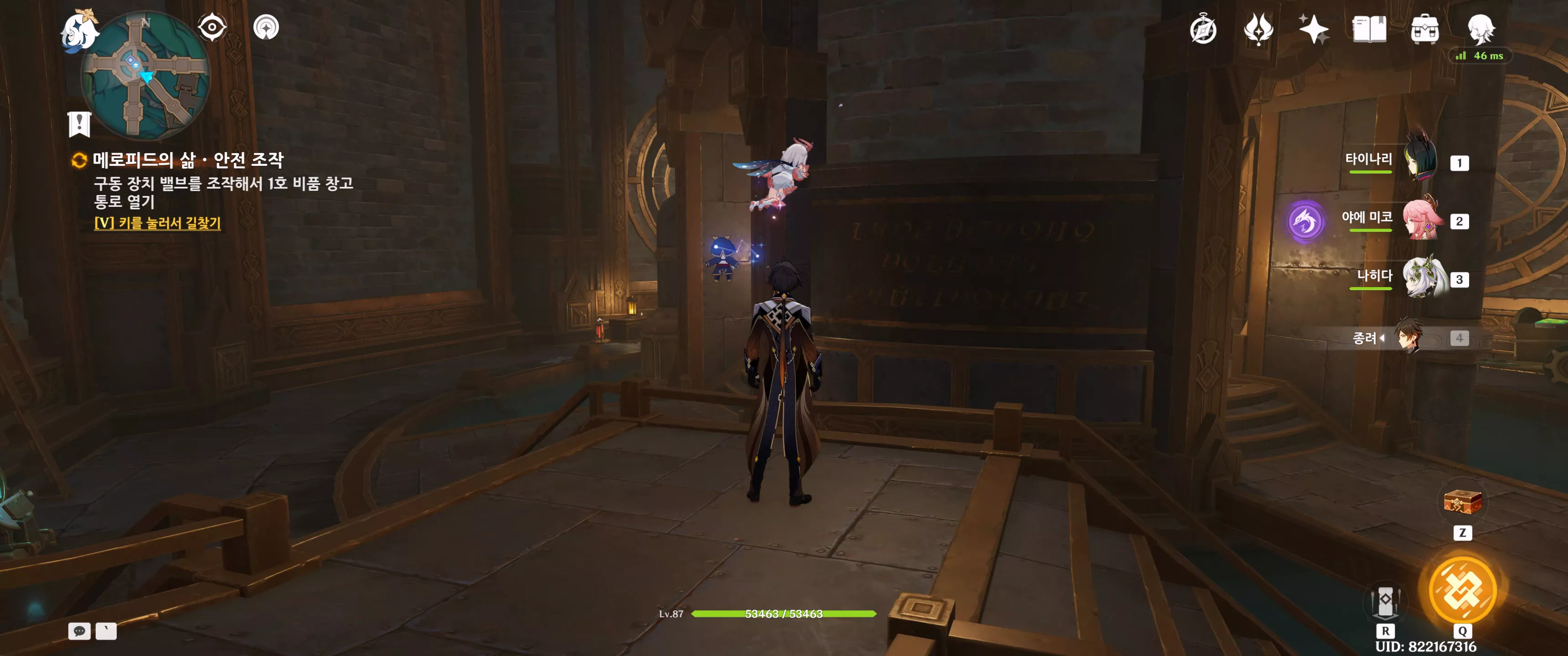Open the chat speech bubble button
This screenshot has width=1568, height=656.
pos(79,631)
